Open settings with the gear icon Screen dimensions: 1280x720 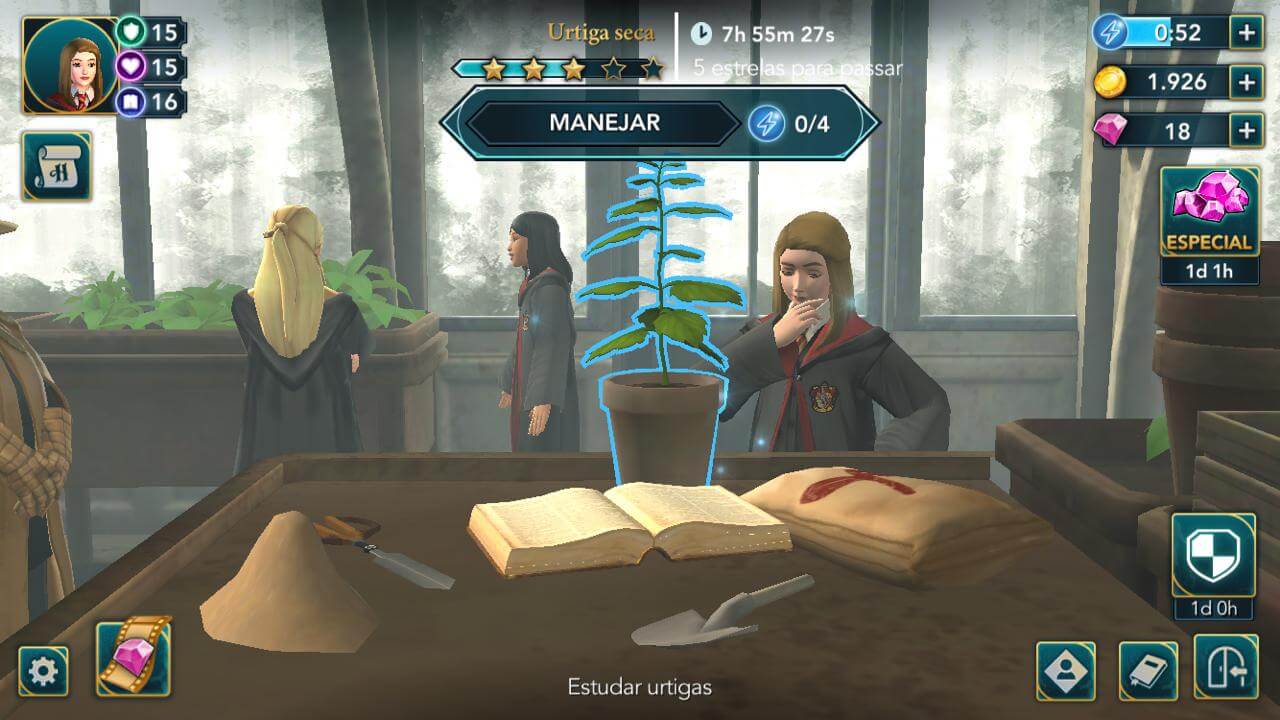click(x=43, y=671)
